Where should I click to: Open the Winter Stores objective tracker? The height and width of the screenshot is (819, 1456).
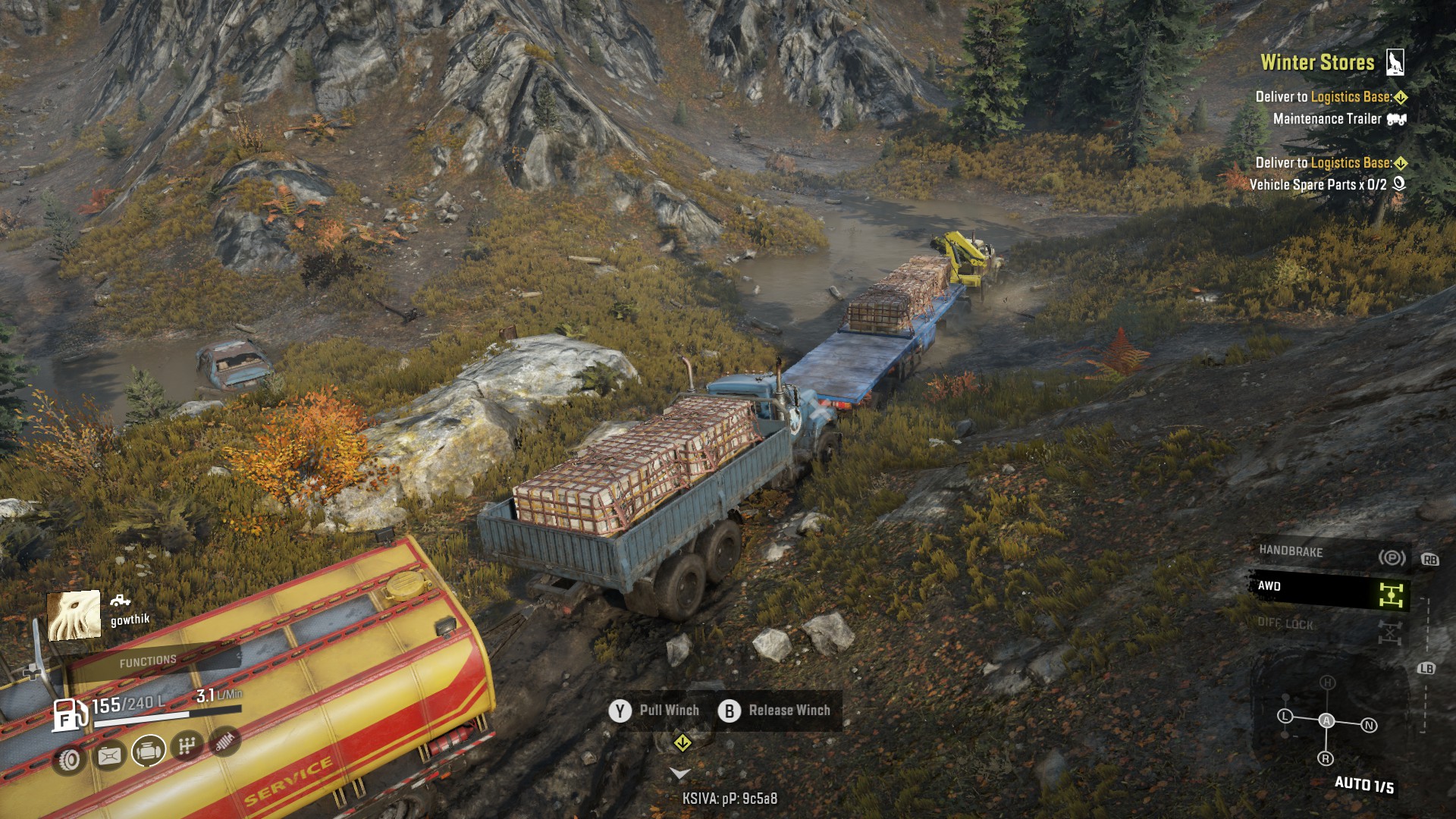pyautogui.click(x=1317, y=63)
